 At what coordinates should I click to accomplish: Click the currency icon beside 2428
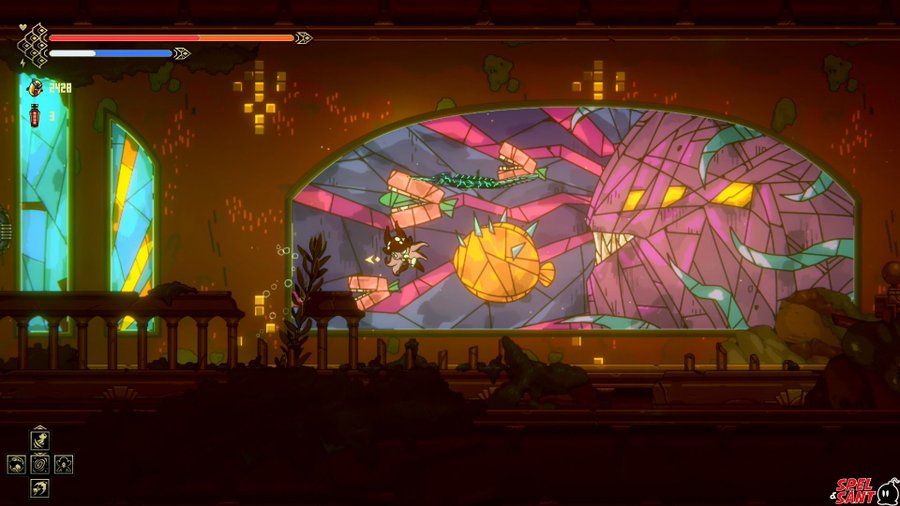(35, 88)
